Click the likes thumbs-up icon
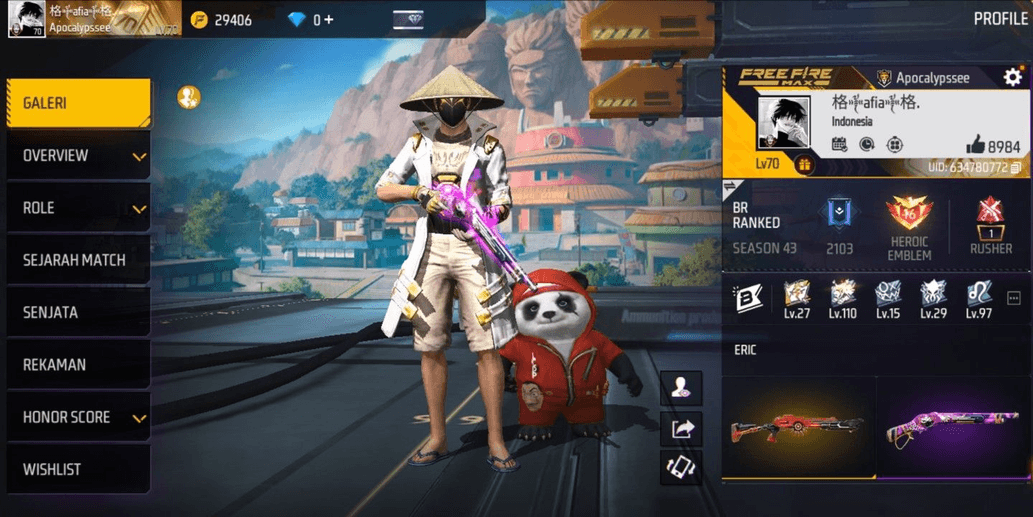The width and height of the screenshot is (1033, 517). point(975,145)
